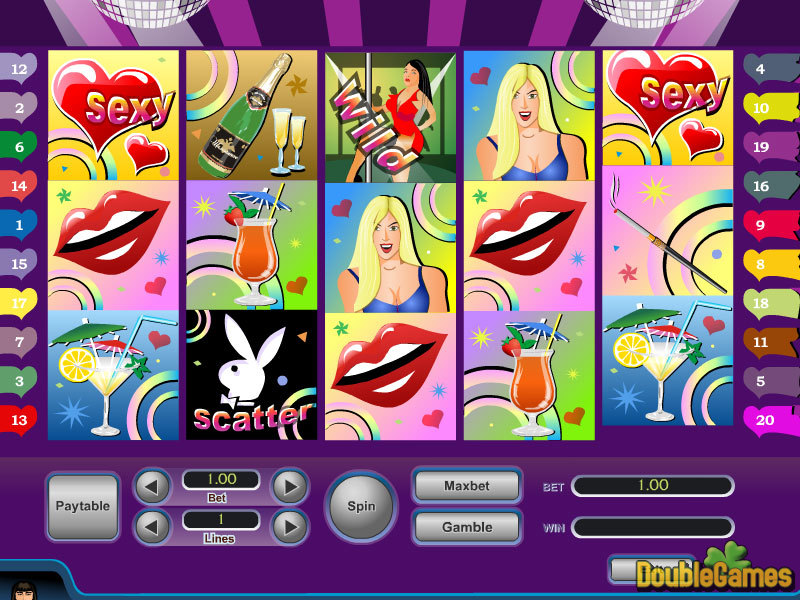The height and width of the screenshot is (600, 800).
Task: Select payline 13 heart marker
Action: [19, 420]
